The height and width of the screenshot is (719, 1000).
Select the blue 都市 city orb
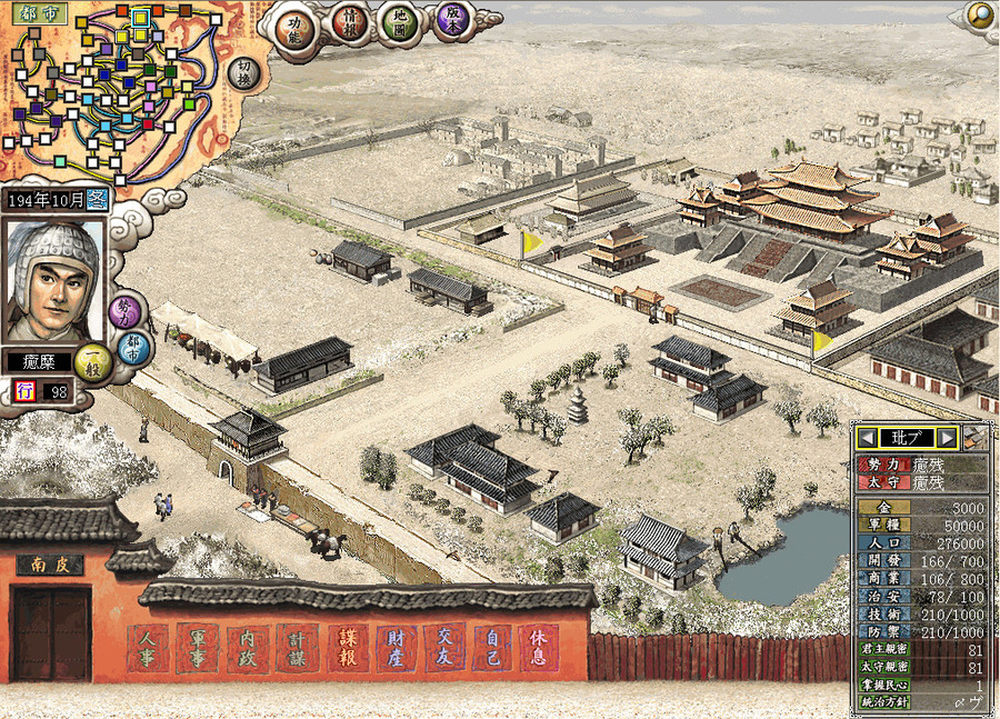tap(131, 348)
